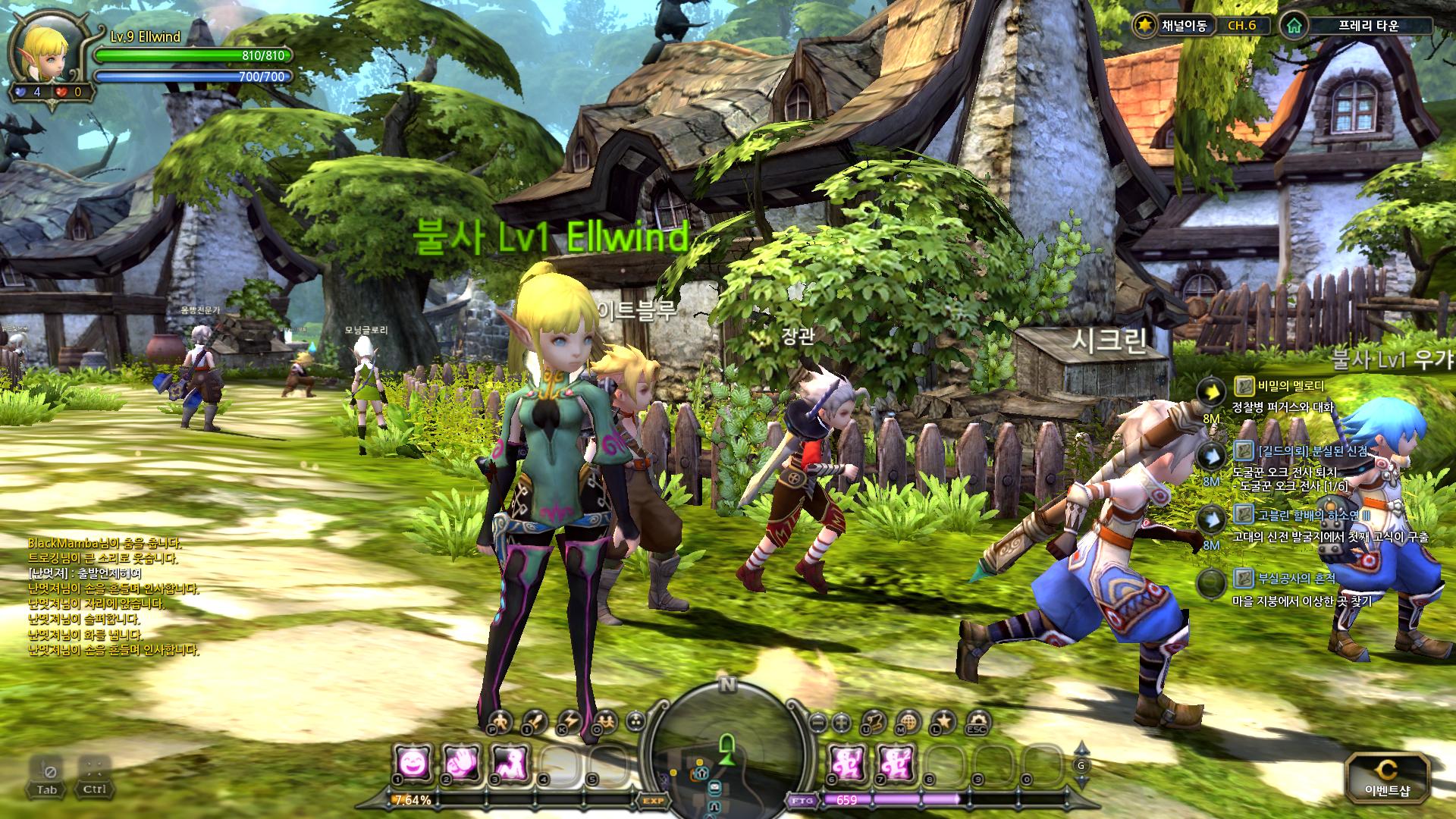
Task: Click the 이벤트샵 event shop button
Action: 1387,779
